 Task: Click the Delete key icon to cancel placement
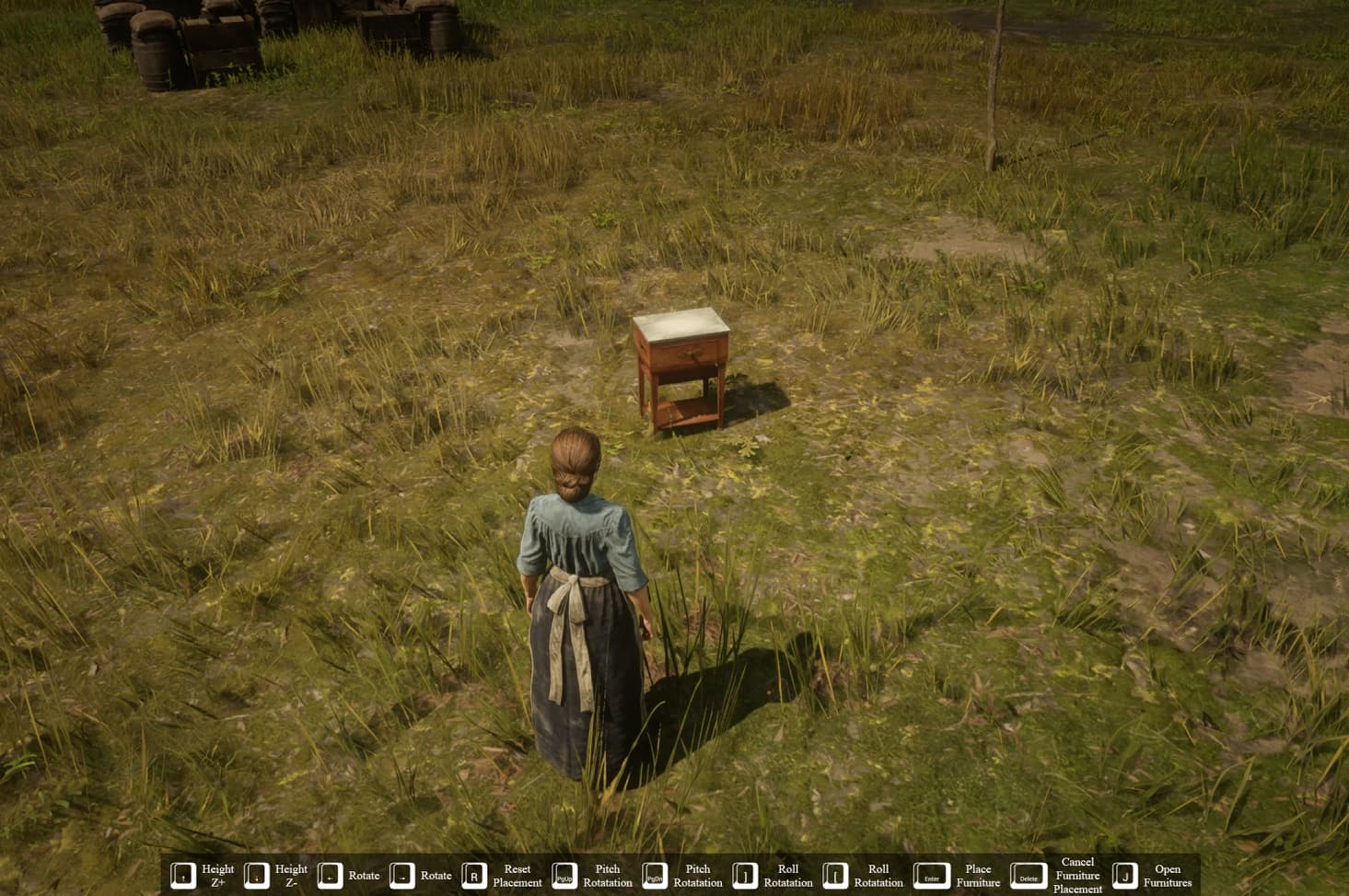(x=1029, y=876)
